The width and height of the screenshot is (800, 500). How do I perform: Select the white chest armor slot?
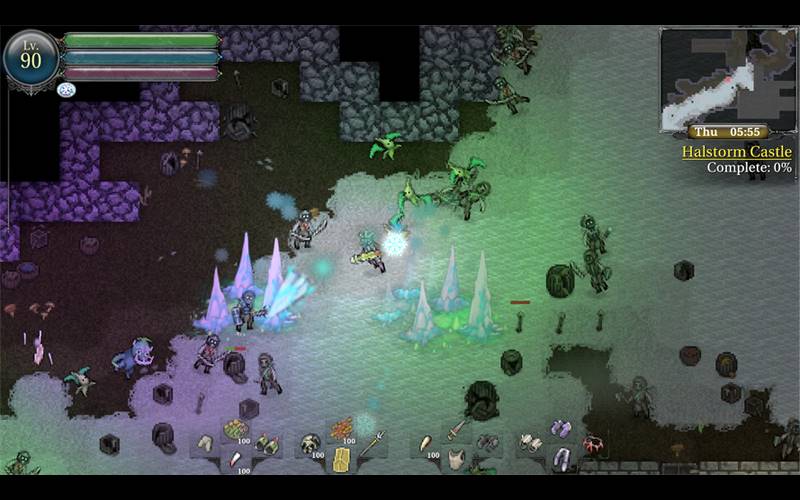coord(457,459)
